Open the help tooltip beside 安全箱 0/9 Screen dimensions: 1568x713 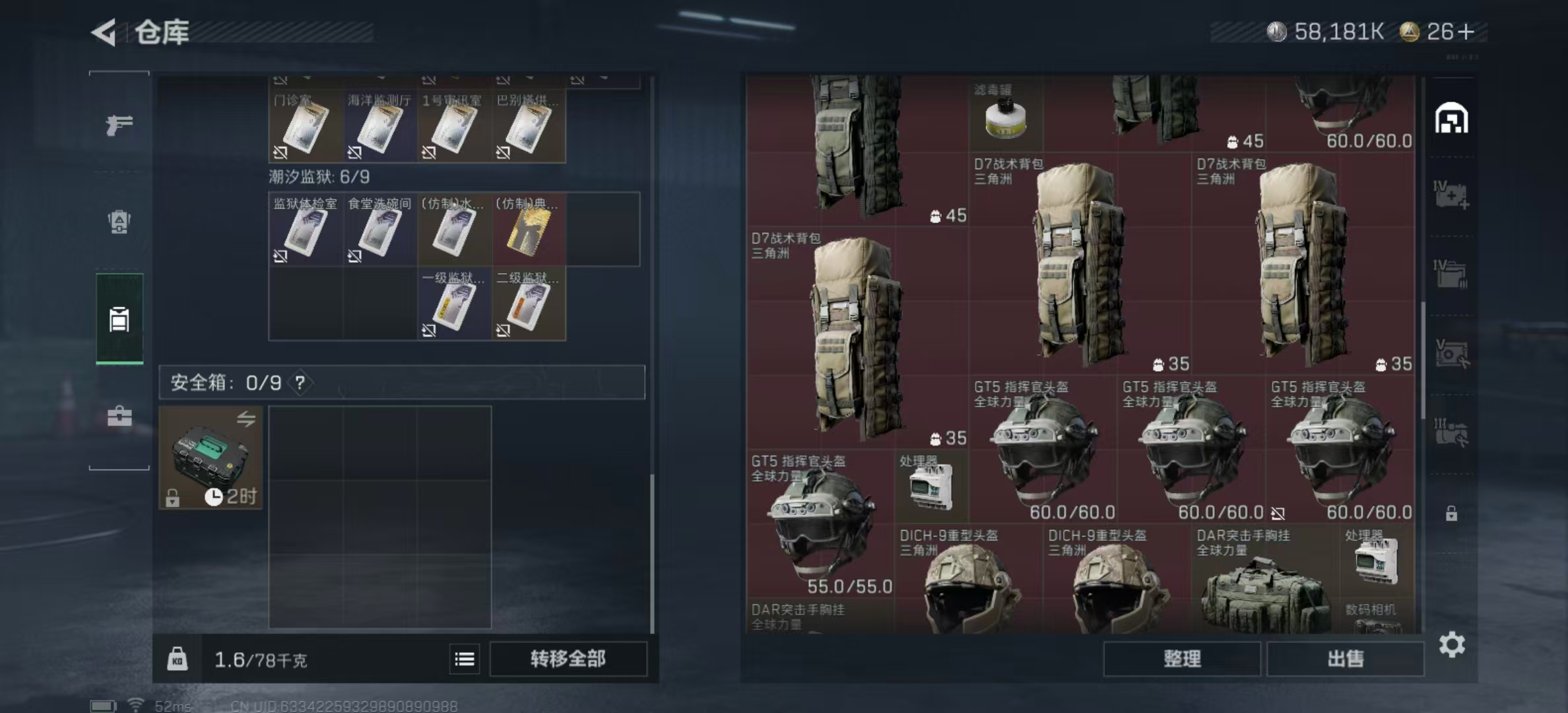(x=301, y=383)
